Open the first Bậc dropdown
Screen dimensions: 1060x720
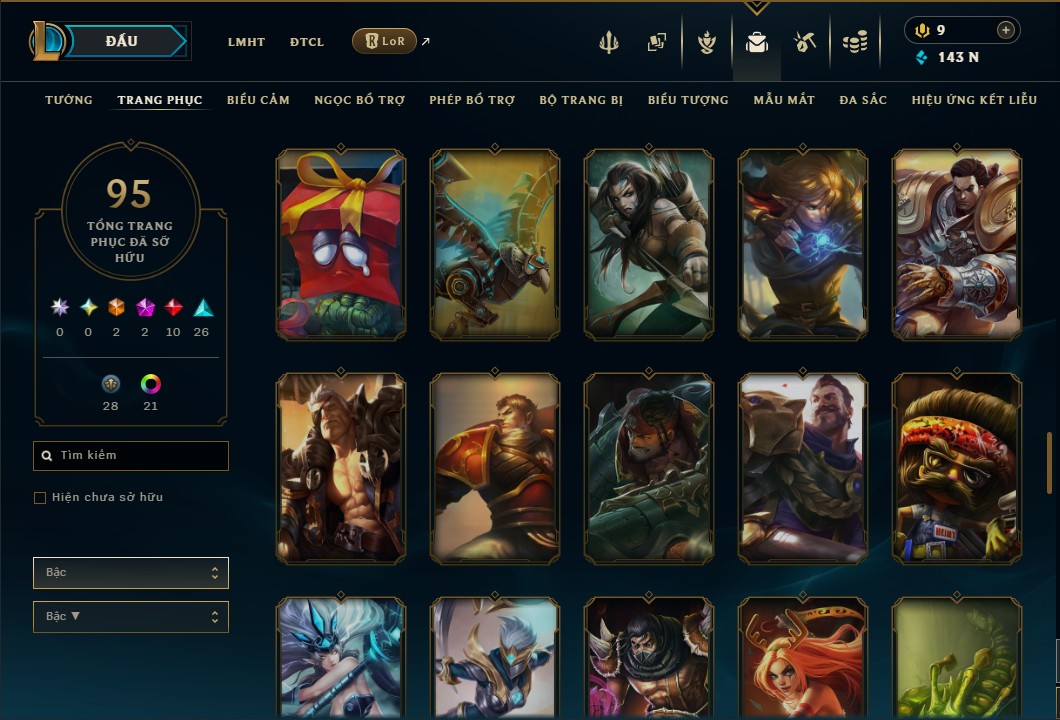(131, 573)
